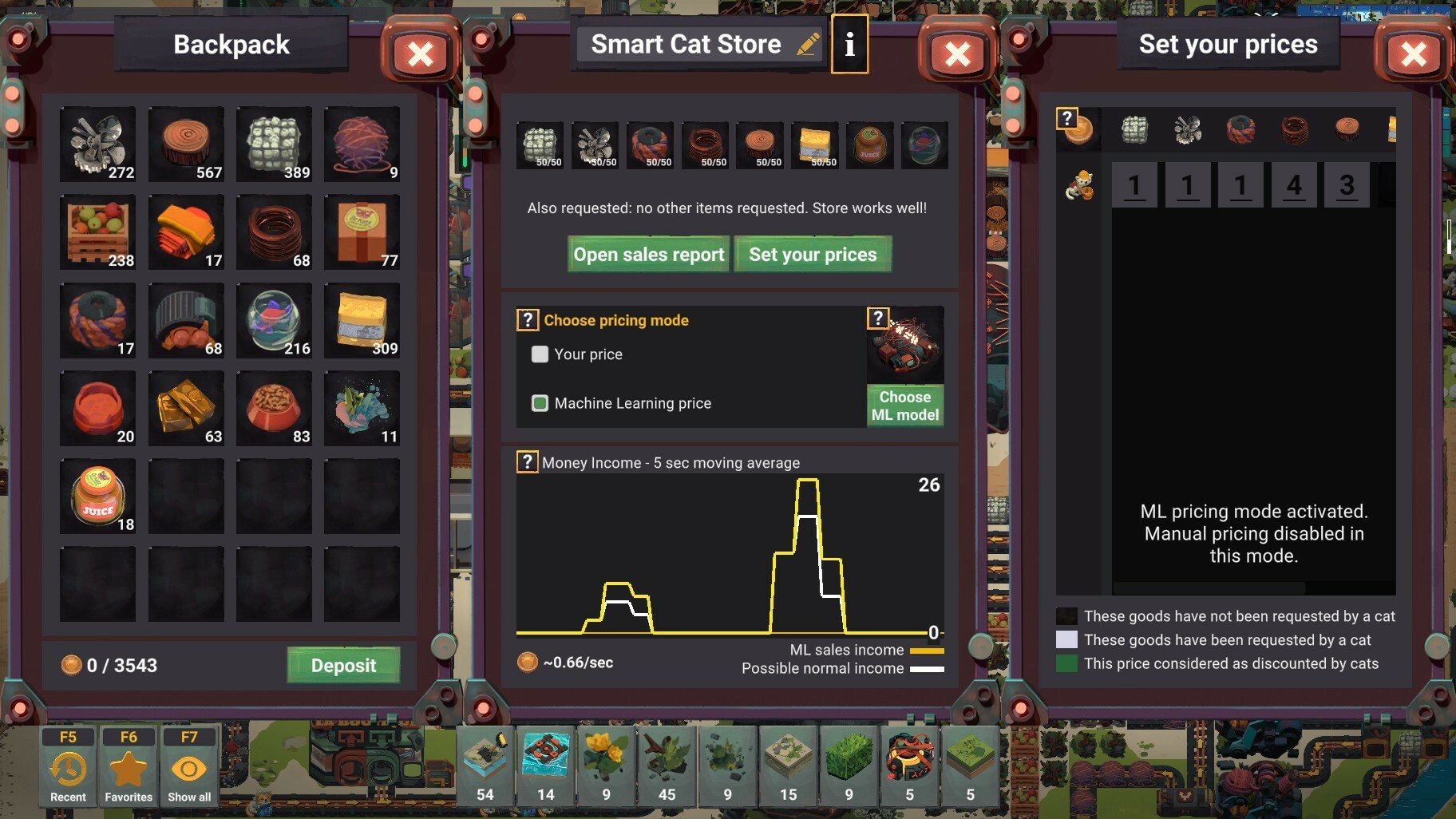Click the Open sales report button

point(648,254)
